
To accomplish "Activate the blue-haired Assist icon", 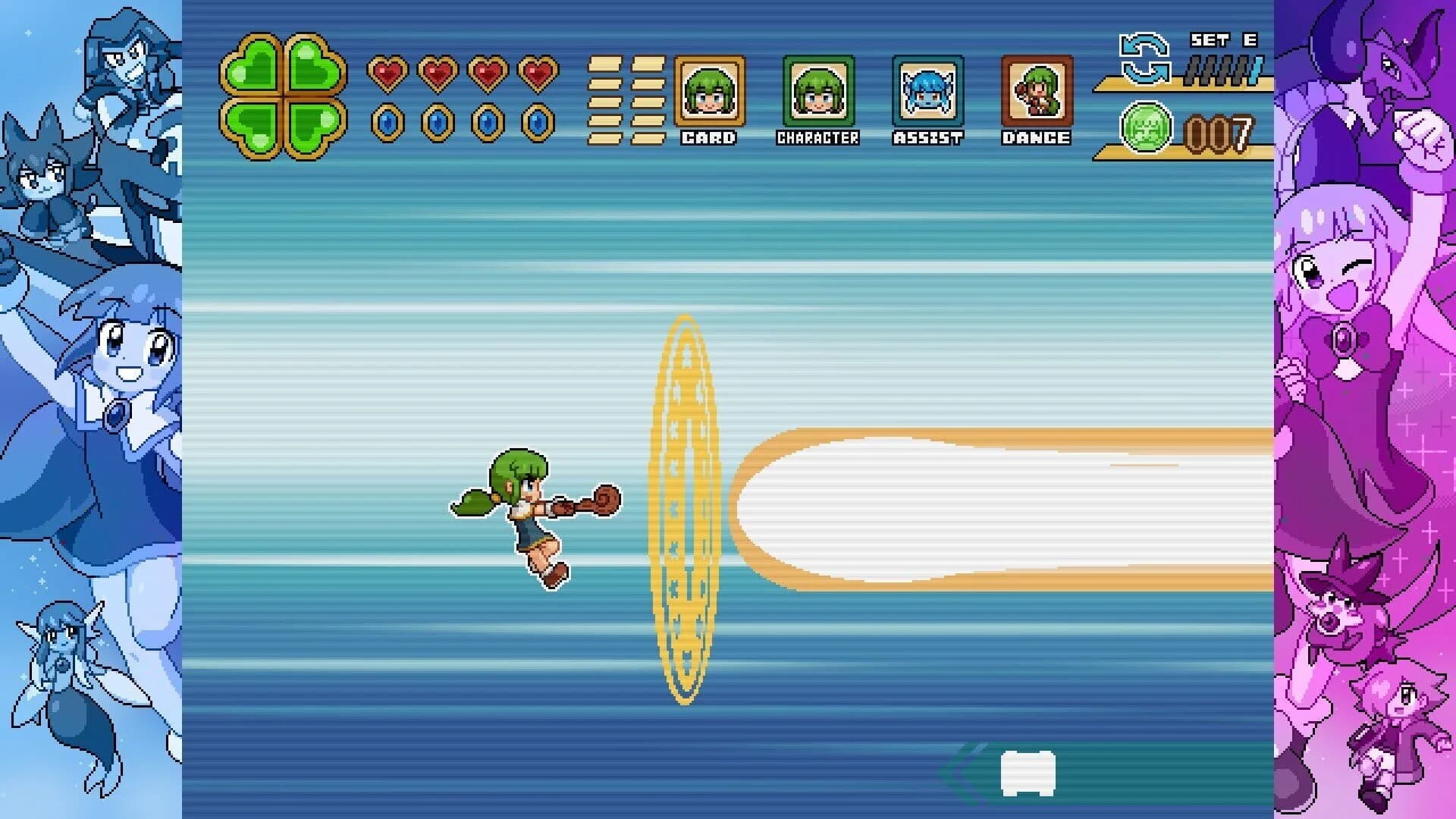I will pos(927,92).
